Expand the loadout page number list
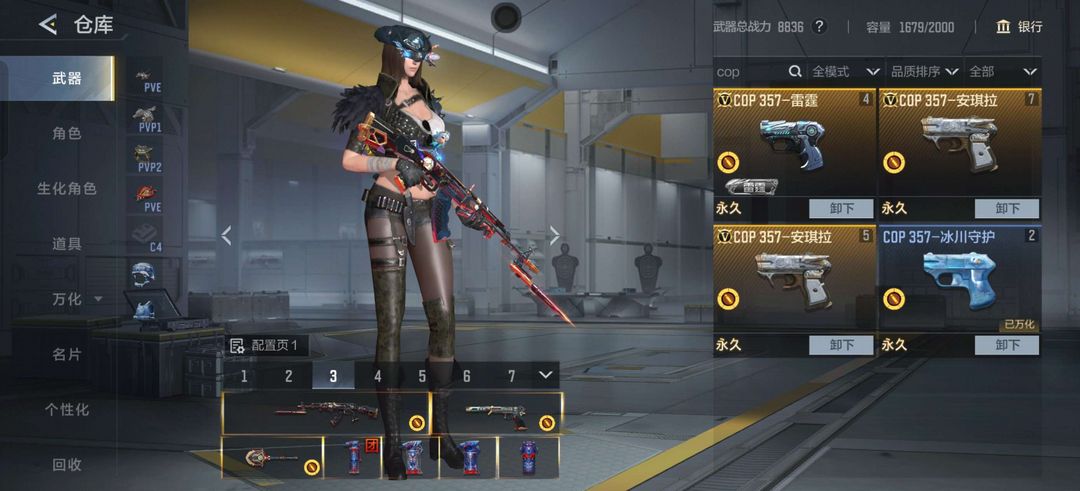Viewport: 1080px width, 491px height. click(545, 375)
